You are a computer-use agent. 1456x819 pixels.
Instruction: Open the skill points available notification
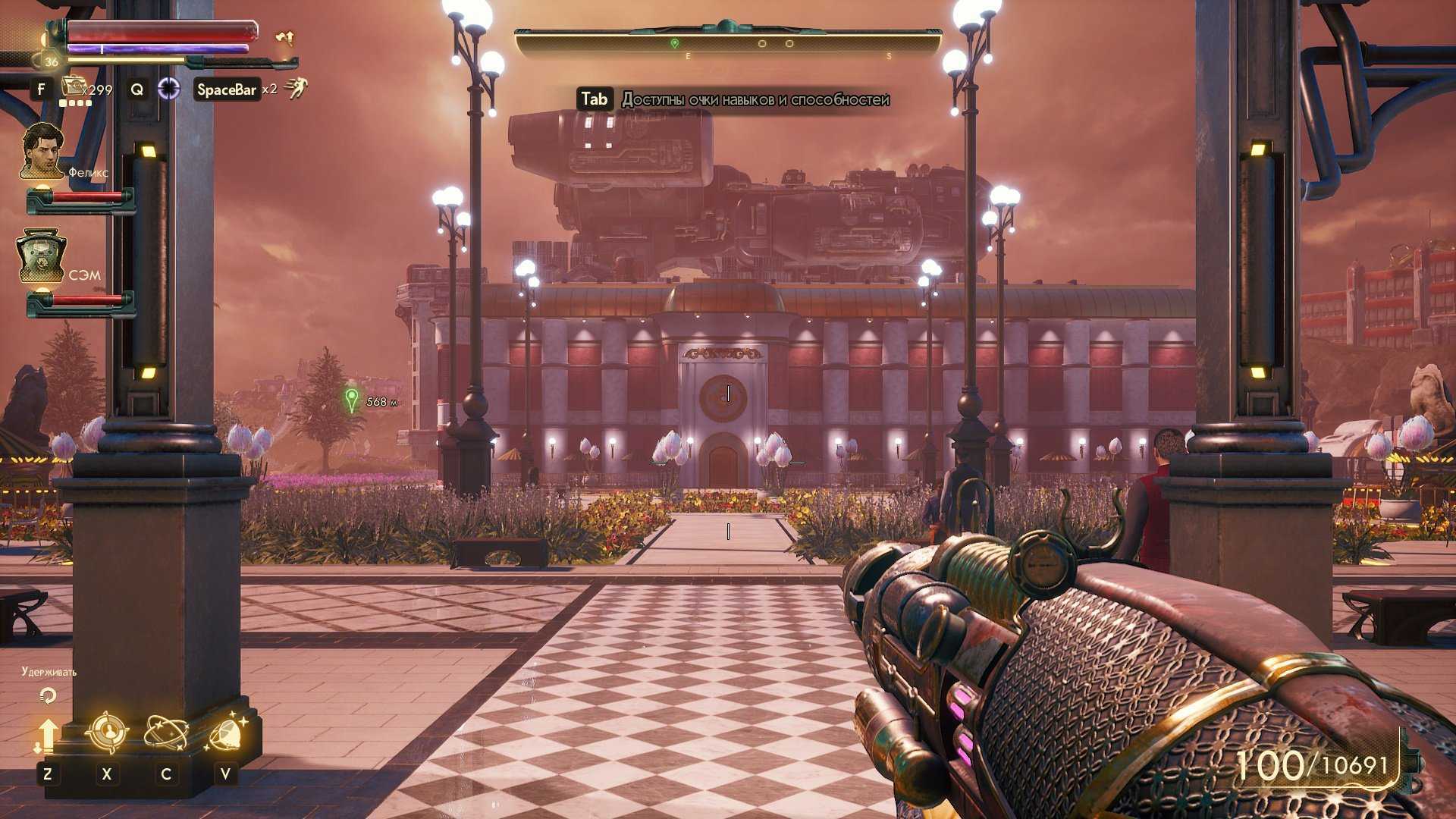[733, 99]
